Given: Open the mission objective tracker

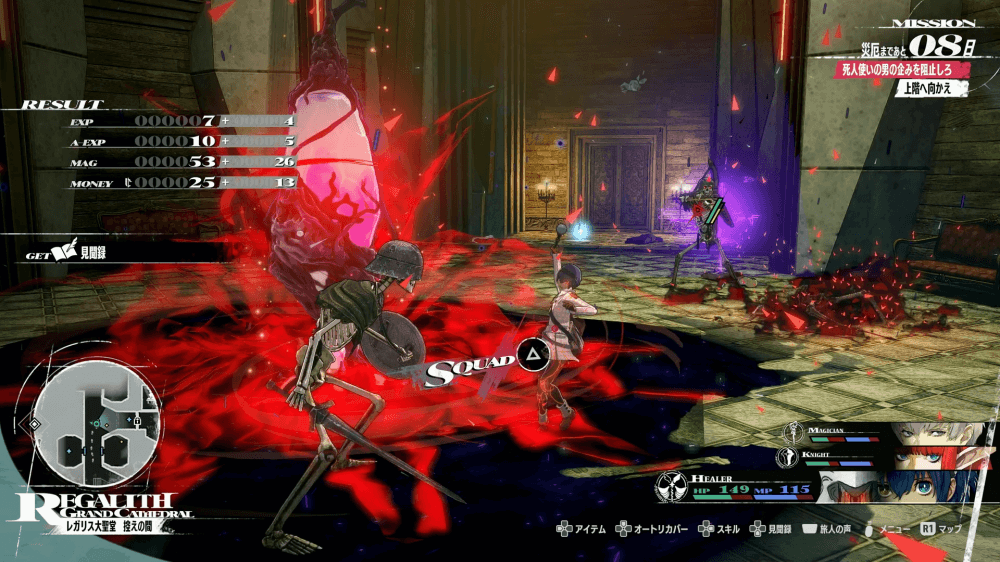Looking at the screenshot, I should pyautogui.click(x=906, y=69).
